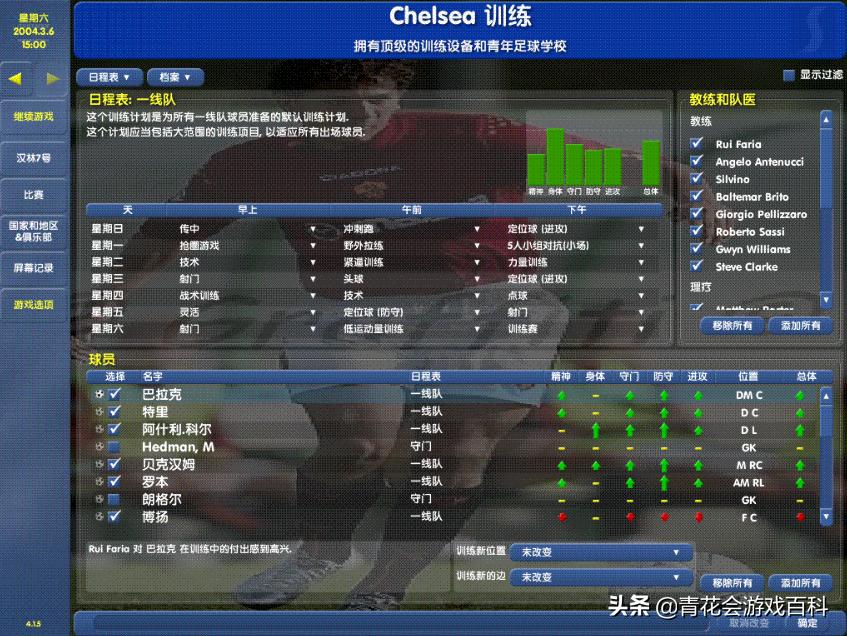The width and height of the screenshot is (847, 636).
Task: Open 国家和地区&俱乐部 menu
Action: (x=34, y=231)
